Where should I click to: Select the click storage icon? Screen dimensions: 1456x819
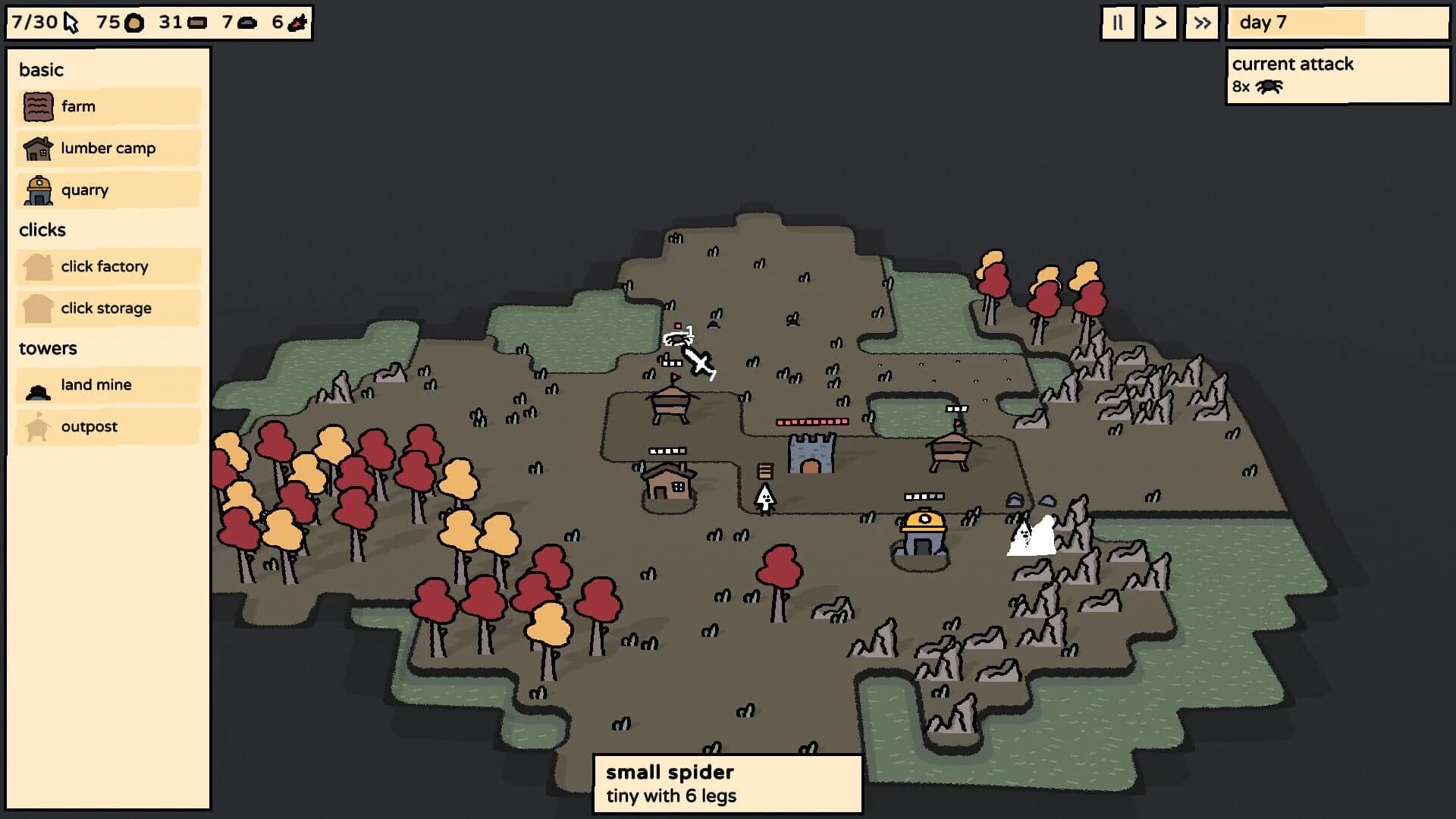click(x=36, y=308)
